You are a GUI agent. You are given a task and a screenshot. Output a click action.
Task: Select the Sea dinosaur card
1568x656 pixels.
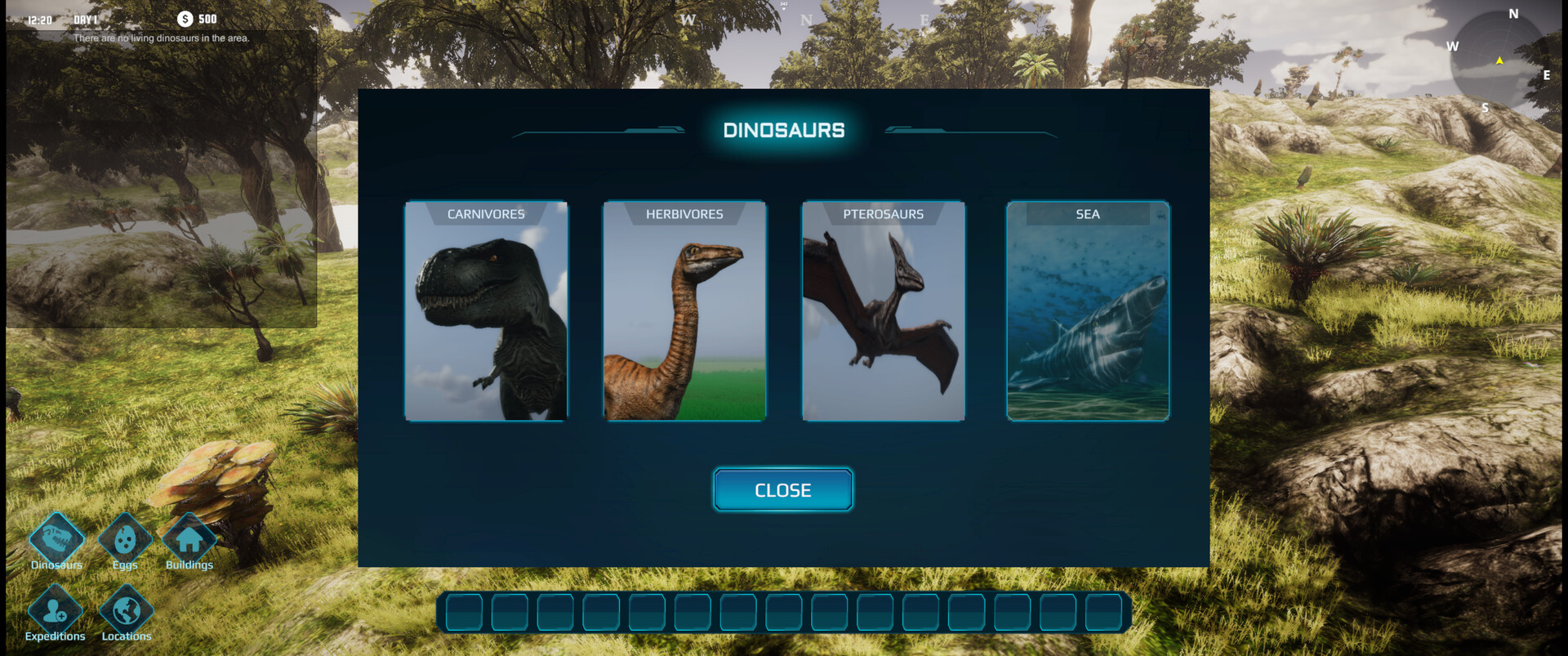point(1087,313)
